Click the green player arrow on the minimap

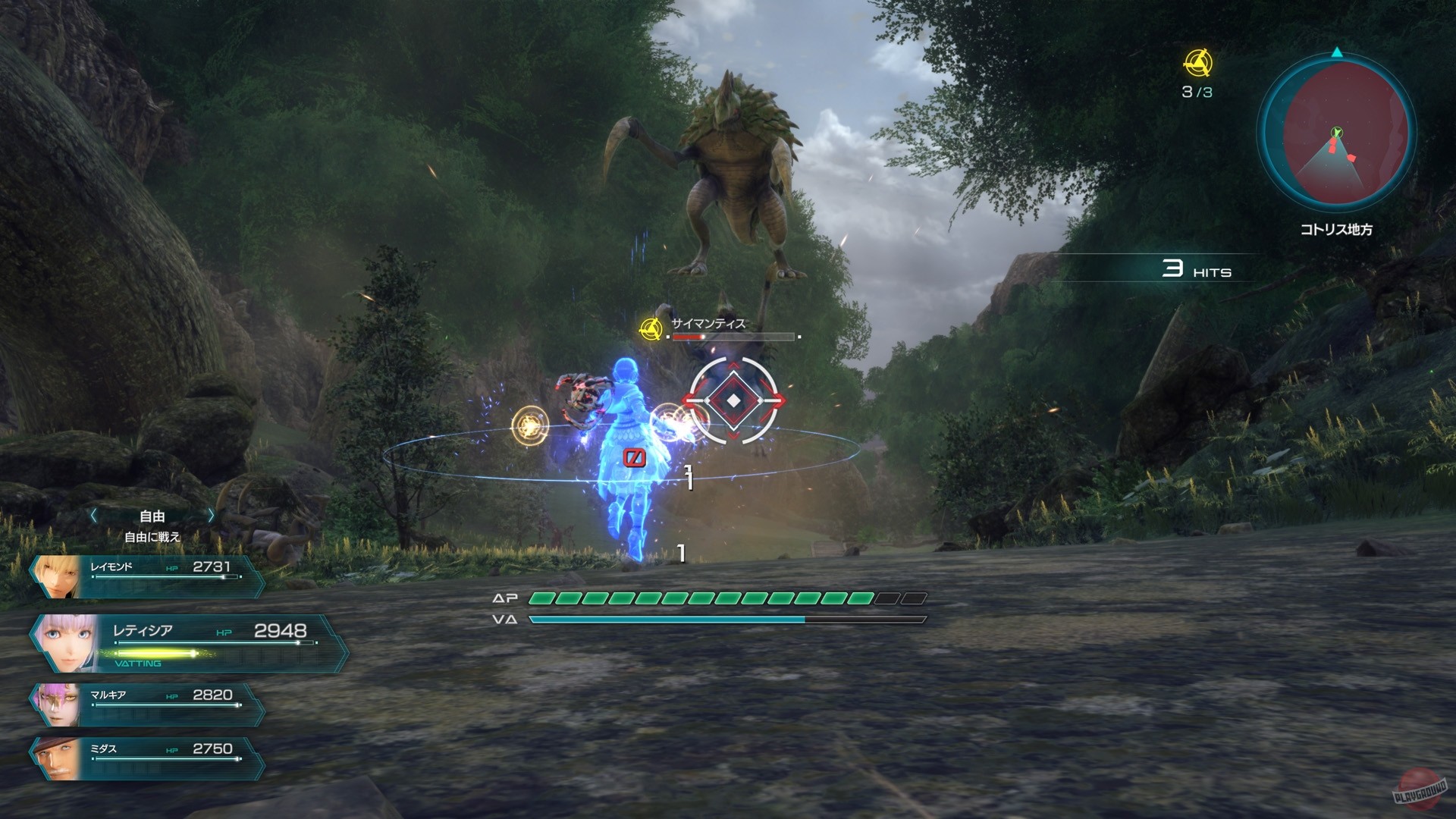point(1336,131)
